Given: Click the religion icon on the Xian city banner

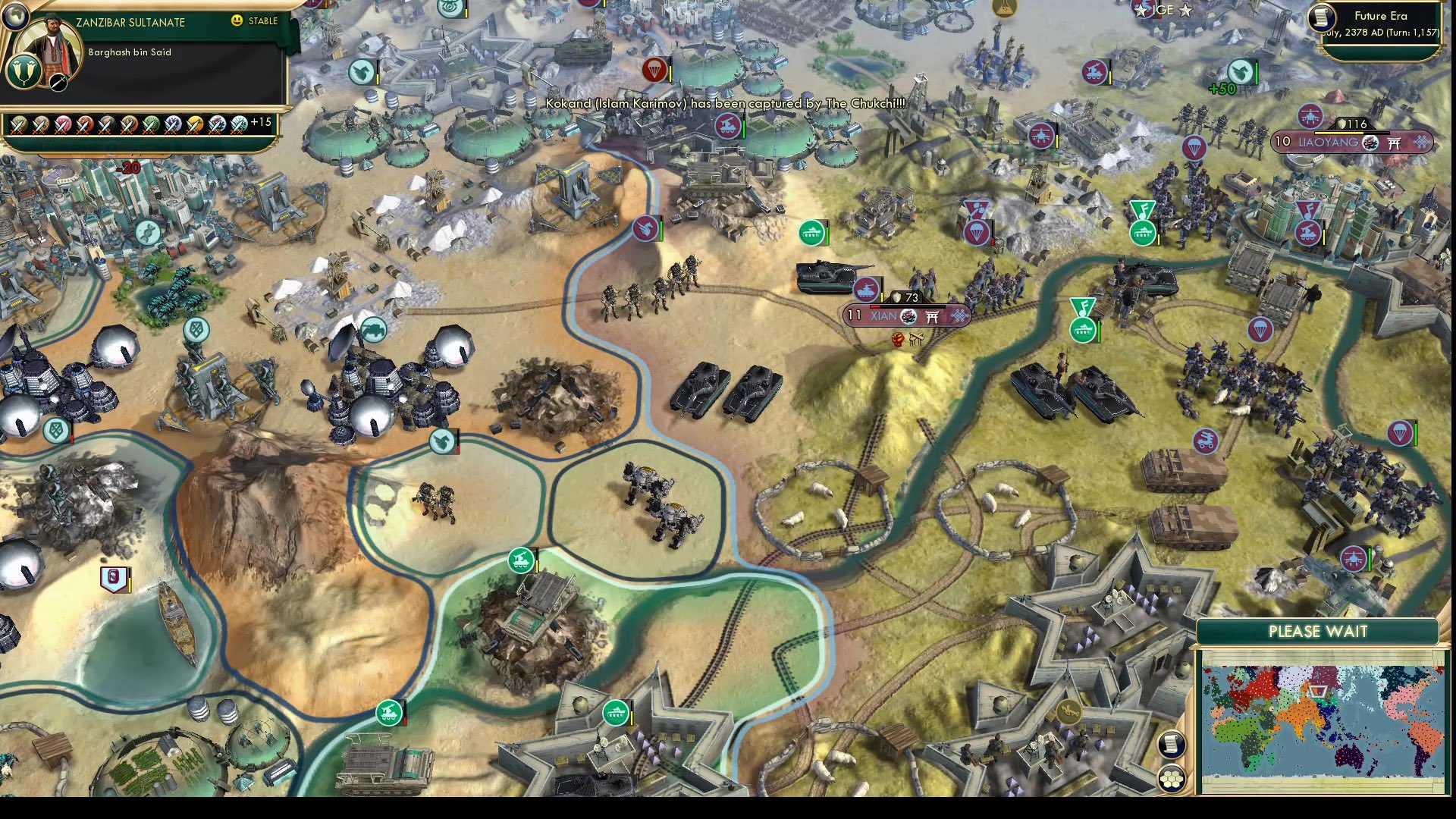Looking at the screenshot, I should 908,316.
